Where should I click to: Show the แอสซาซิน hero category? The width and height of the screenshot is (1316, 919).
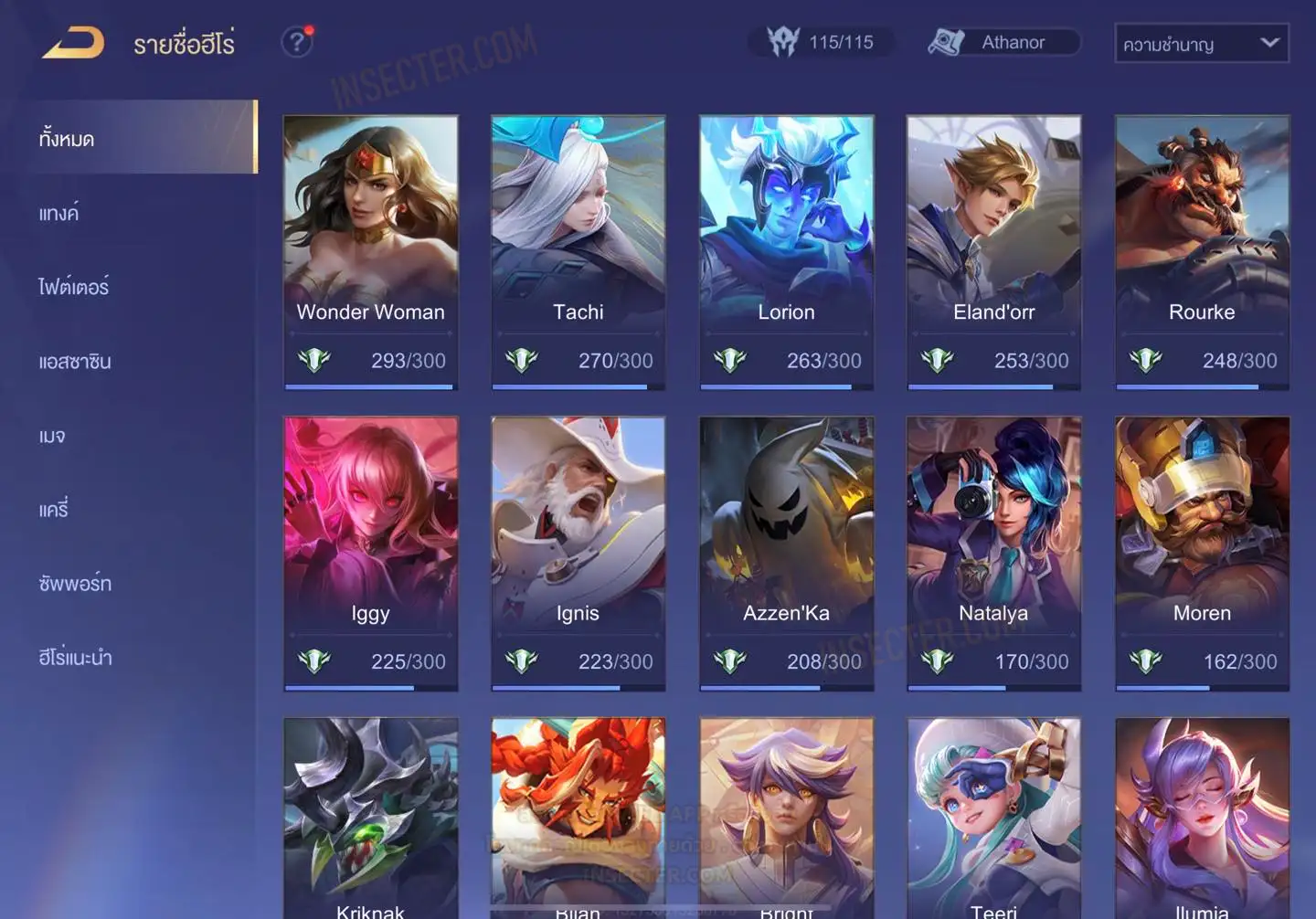(75, 362)
